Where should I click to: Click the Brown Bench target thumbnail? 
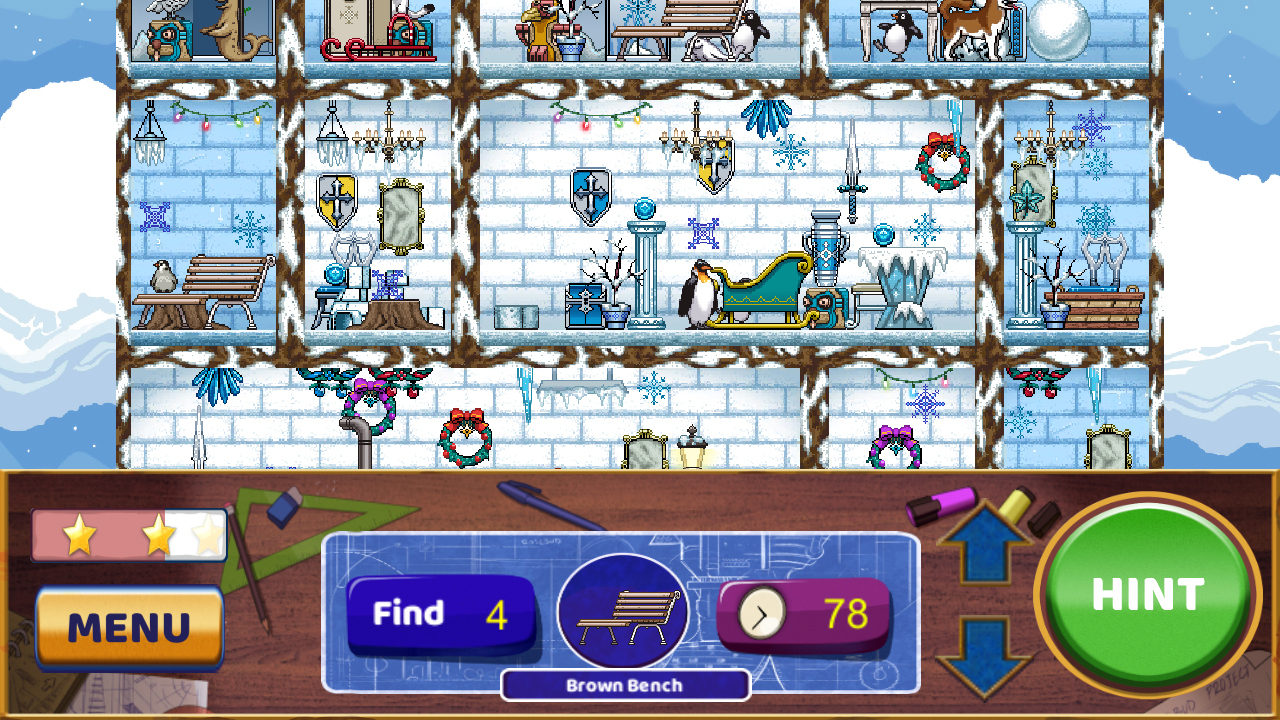click(x=622, y=610)
